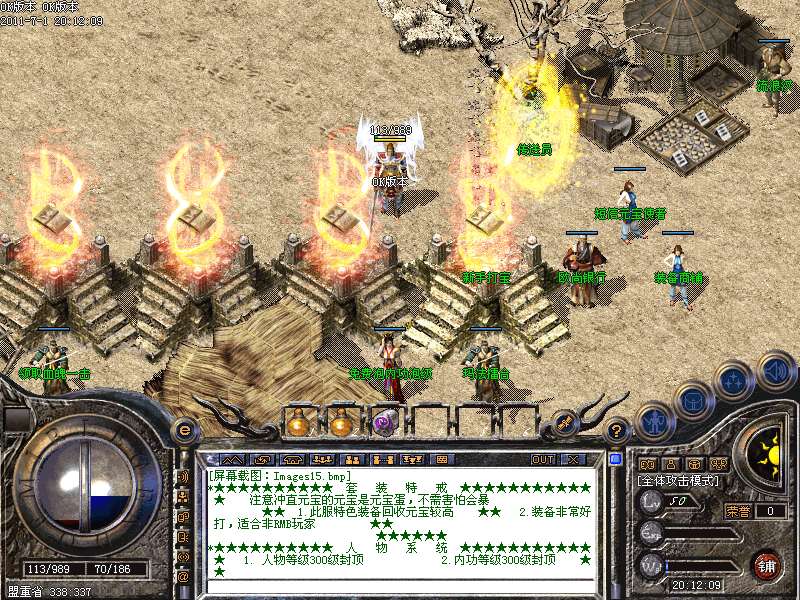Click the rightmost keyboard icon in chat toolbar
800x600 pixels.
point(442,459)
